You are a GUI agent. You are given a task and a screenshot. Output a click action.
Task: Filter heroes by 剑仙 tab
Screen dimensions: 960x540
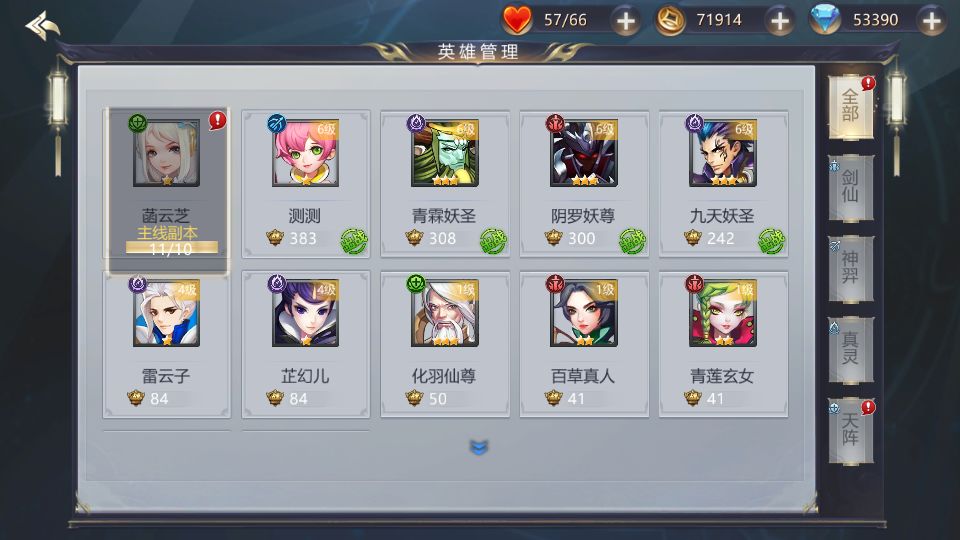[x=850, y=187]
